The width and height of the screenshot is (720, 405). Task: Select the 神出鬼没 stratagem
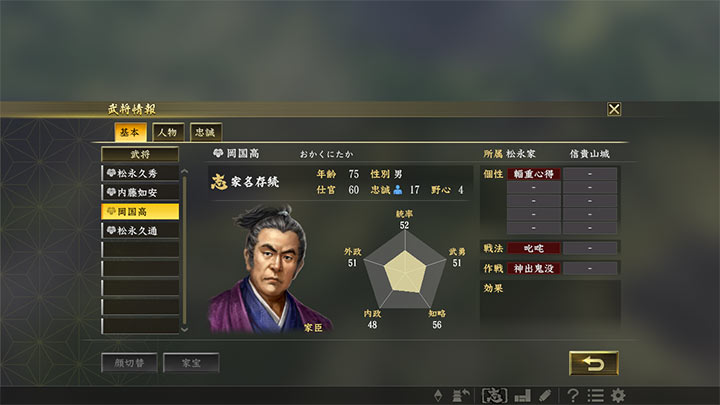[533, 268]
